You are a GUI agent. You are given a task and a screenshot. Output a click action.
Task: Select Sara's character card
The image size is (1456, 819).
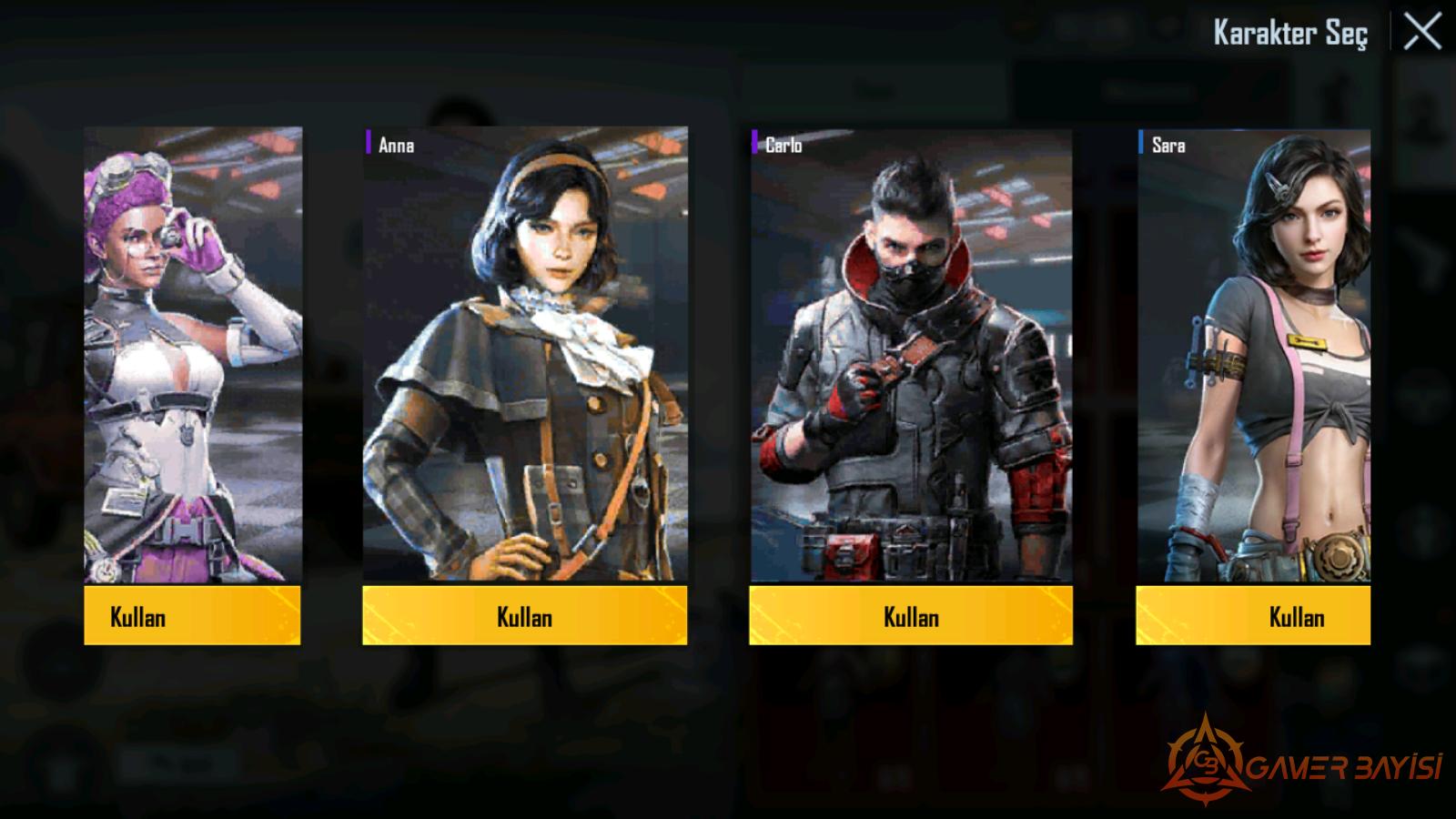1253,355
